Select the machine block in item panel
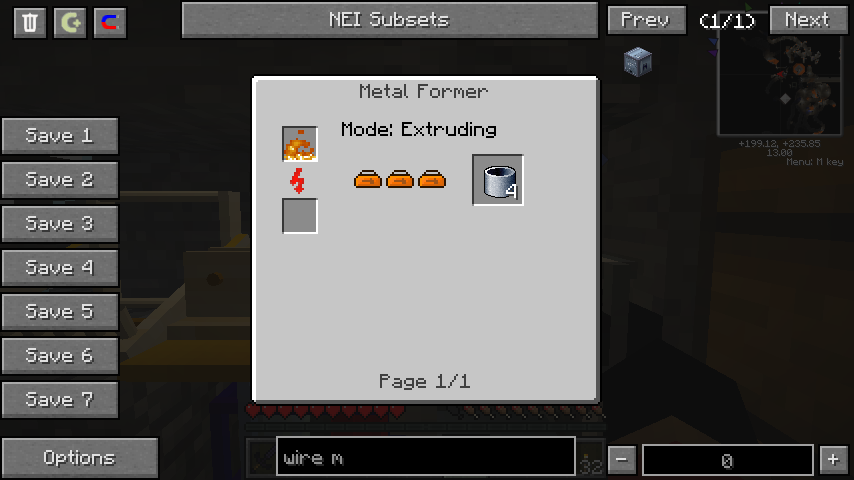Viewport: 854px width, 480px height. coord(638,62)
